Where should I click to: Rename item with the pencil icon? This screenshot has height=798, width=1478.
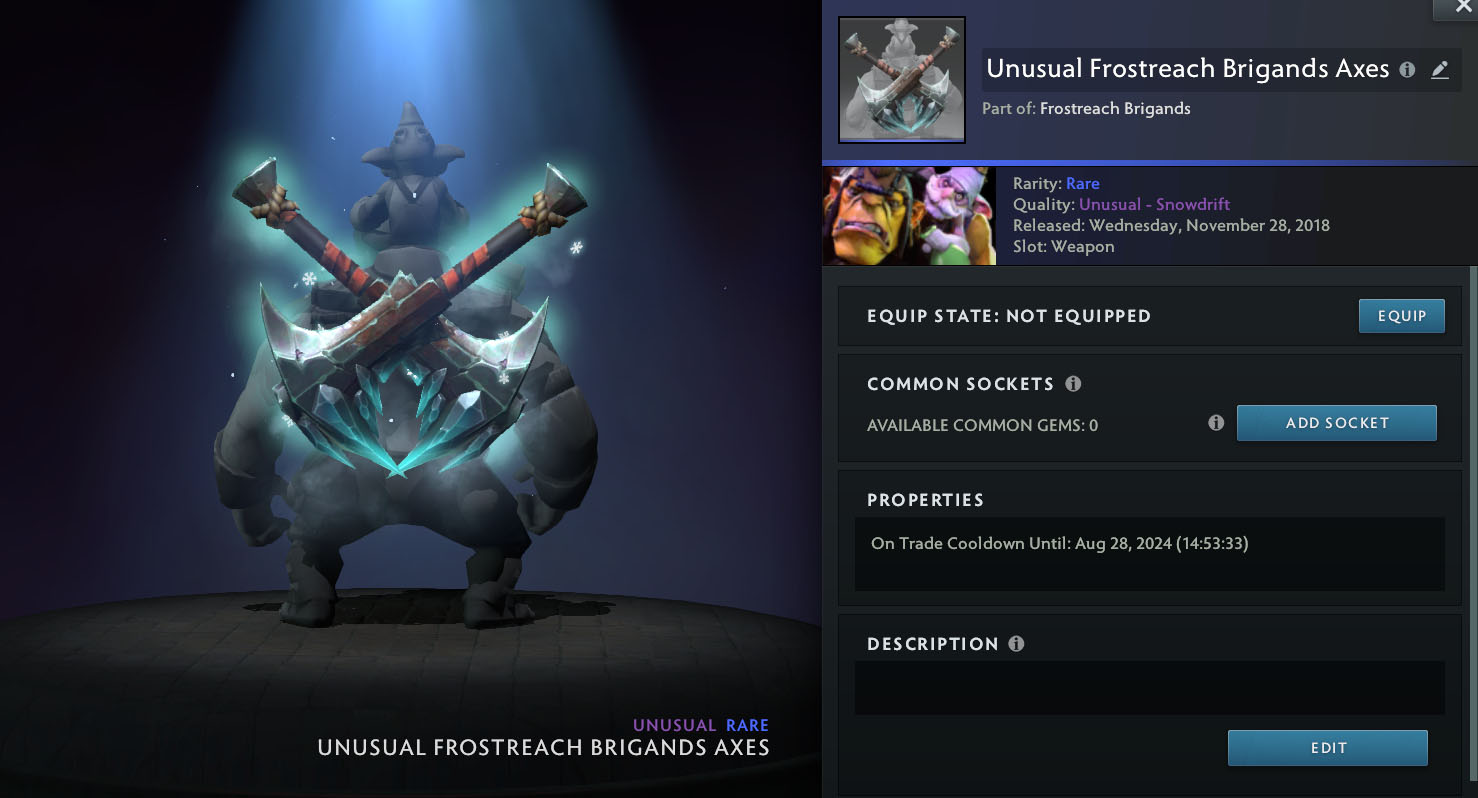(x=1439, y=70)
